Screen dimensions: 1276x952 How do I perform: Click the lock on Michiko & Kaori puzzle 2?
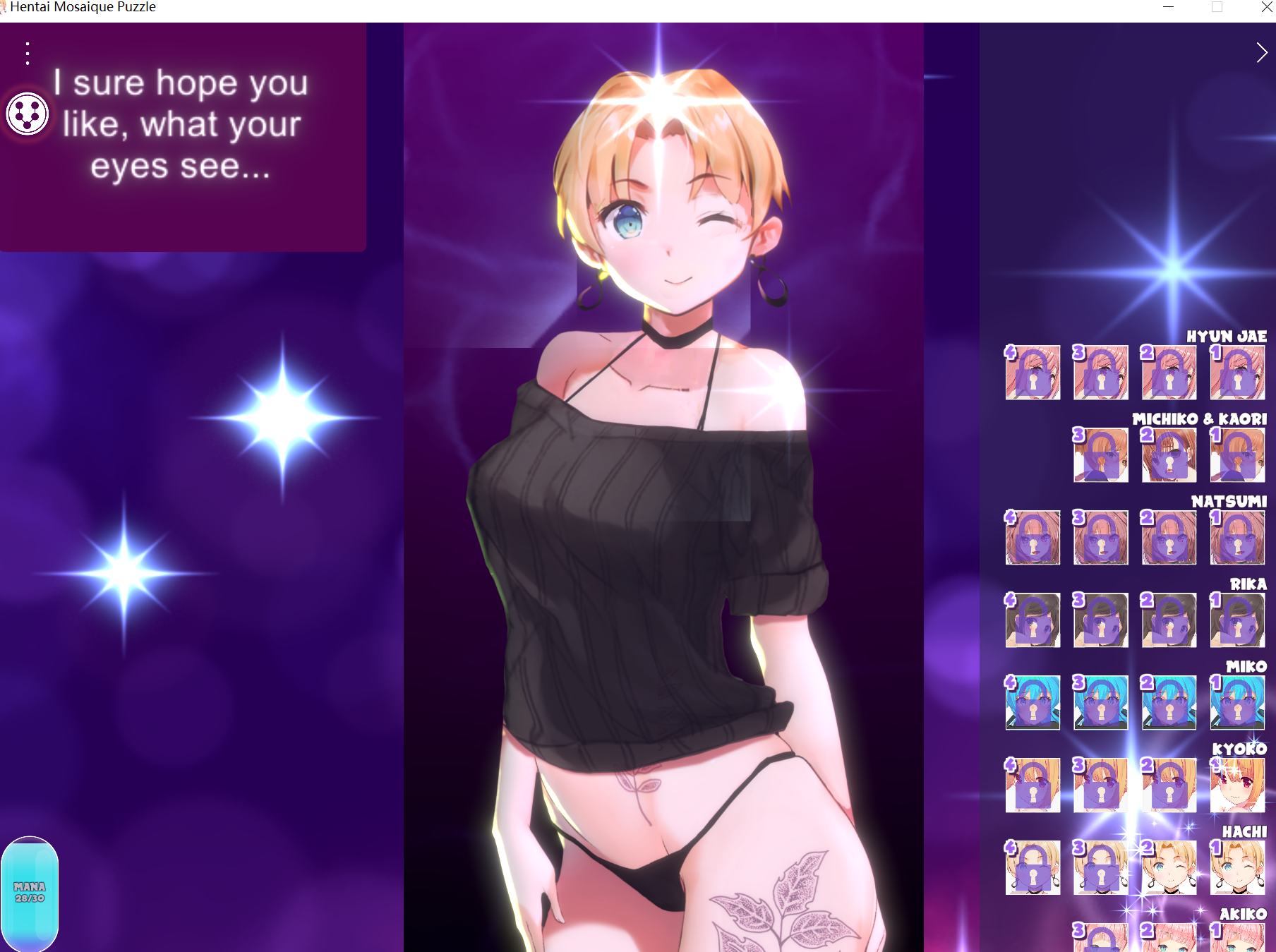(1169, 455)
